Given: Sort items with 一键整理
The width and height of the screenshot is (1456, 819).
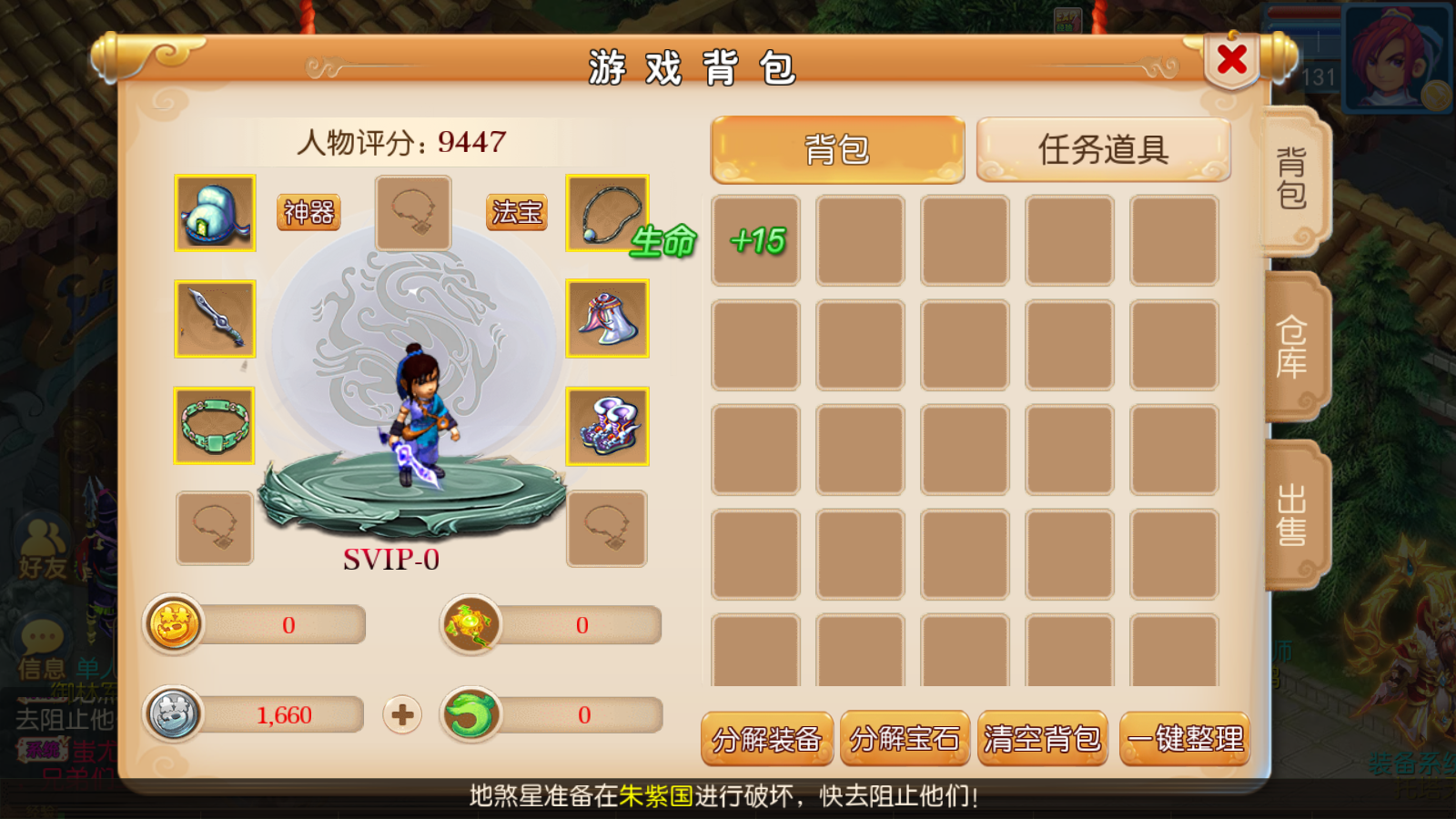Looking at the screenshot, I should coord(1185,739).
